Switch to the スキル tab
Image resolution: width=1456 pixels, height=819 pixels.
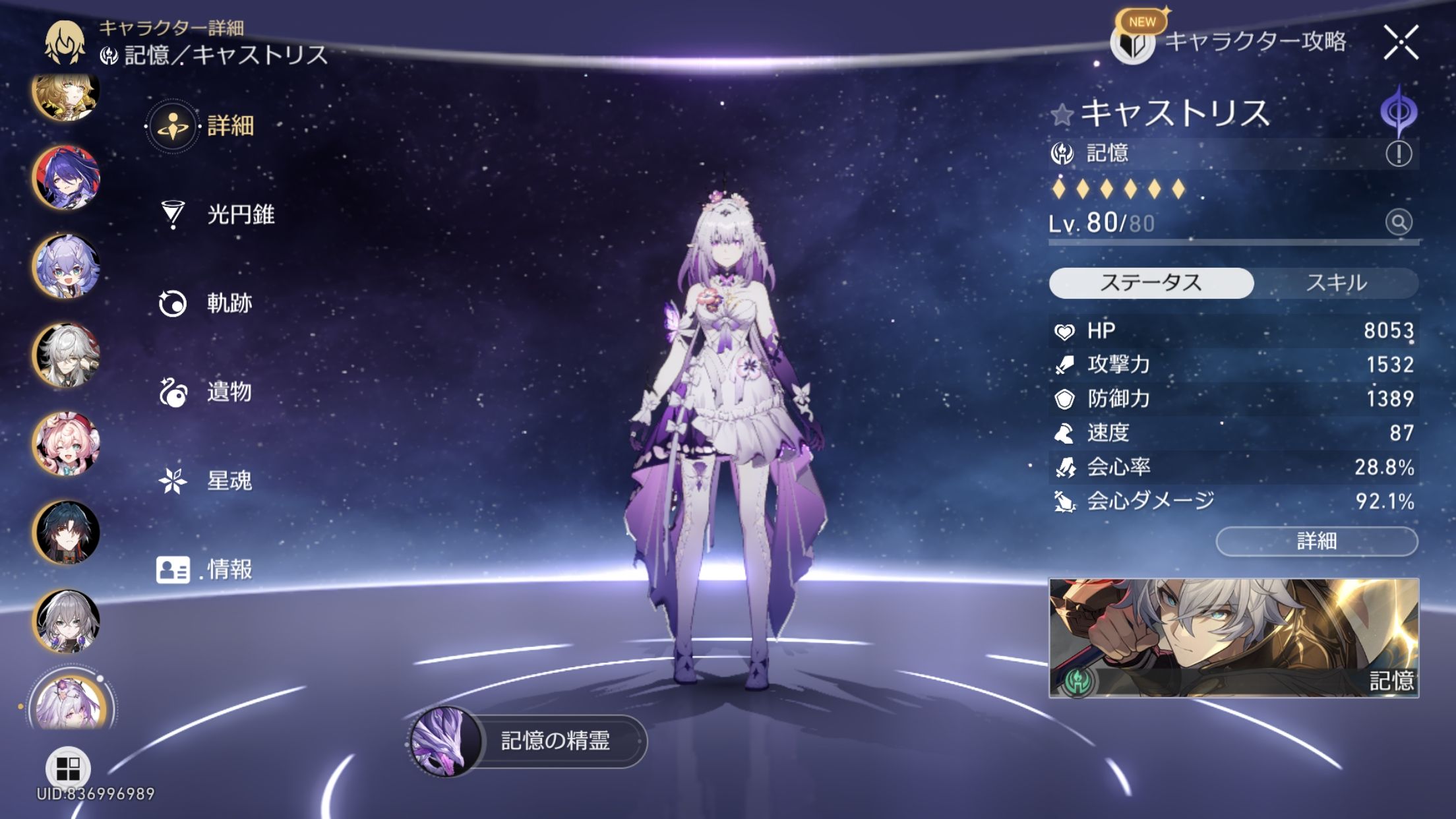1336,283
